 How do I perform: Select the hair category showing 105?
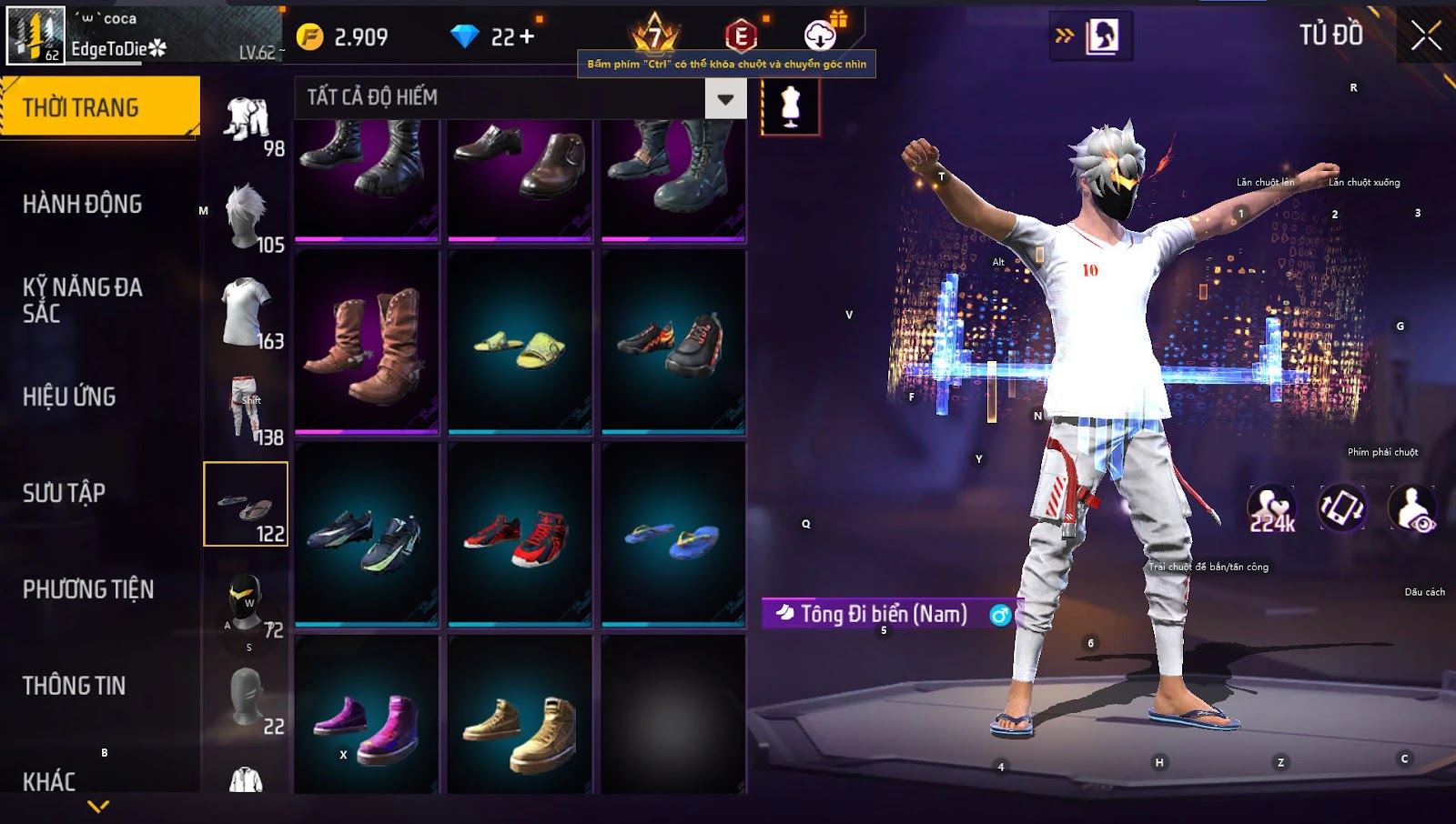point(246,216)
